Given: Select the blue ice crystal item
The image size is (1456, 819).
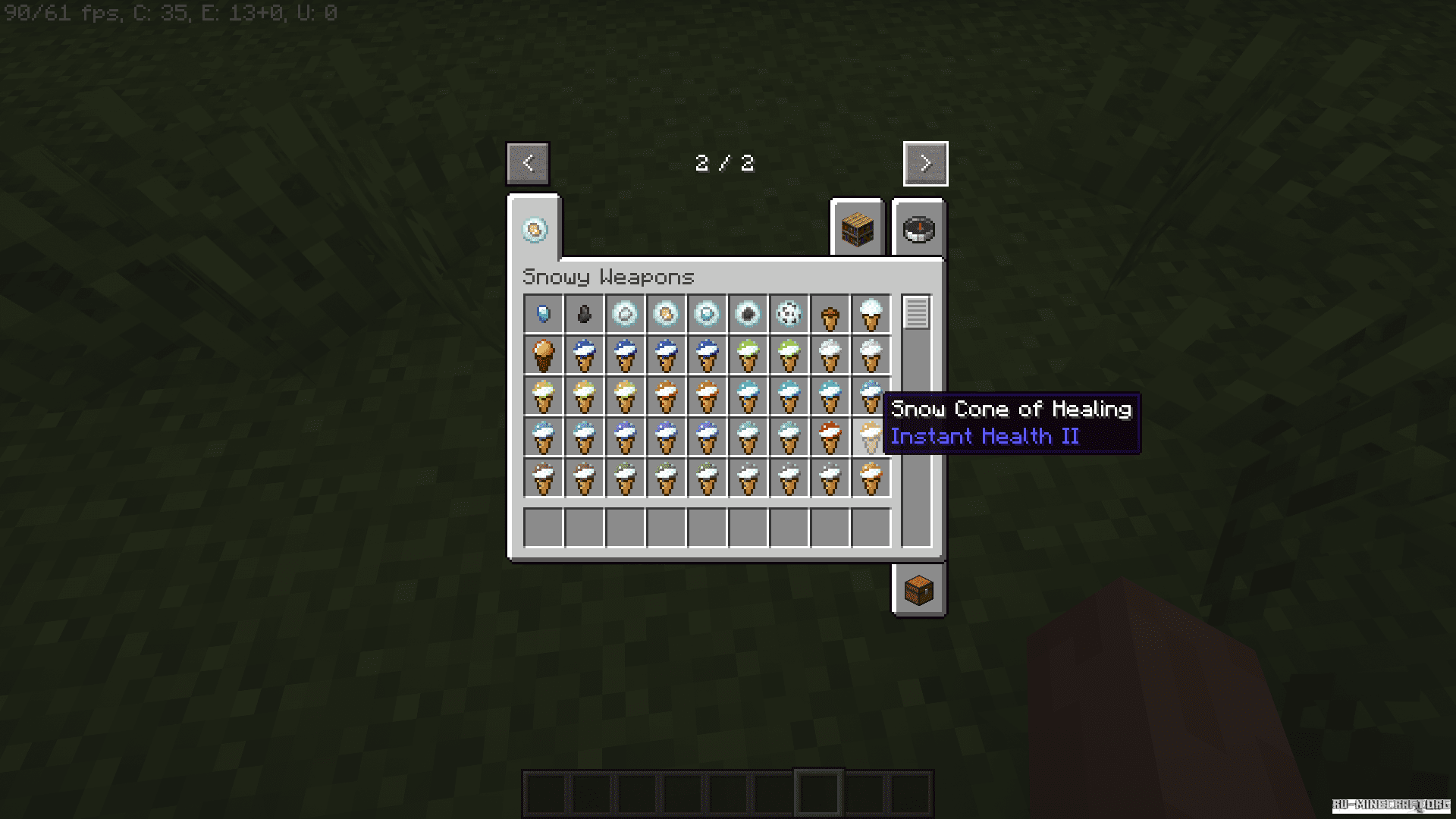Looking at the screenshot, I should 544,314.
